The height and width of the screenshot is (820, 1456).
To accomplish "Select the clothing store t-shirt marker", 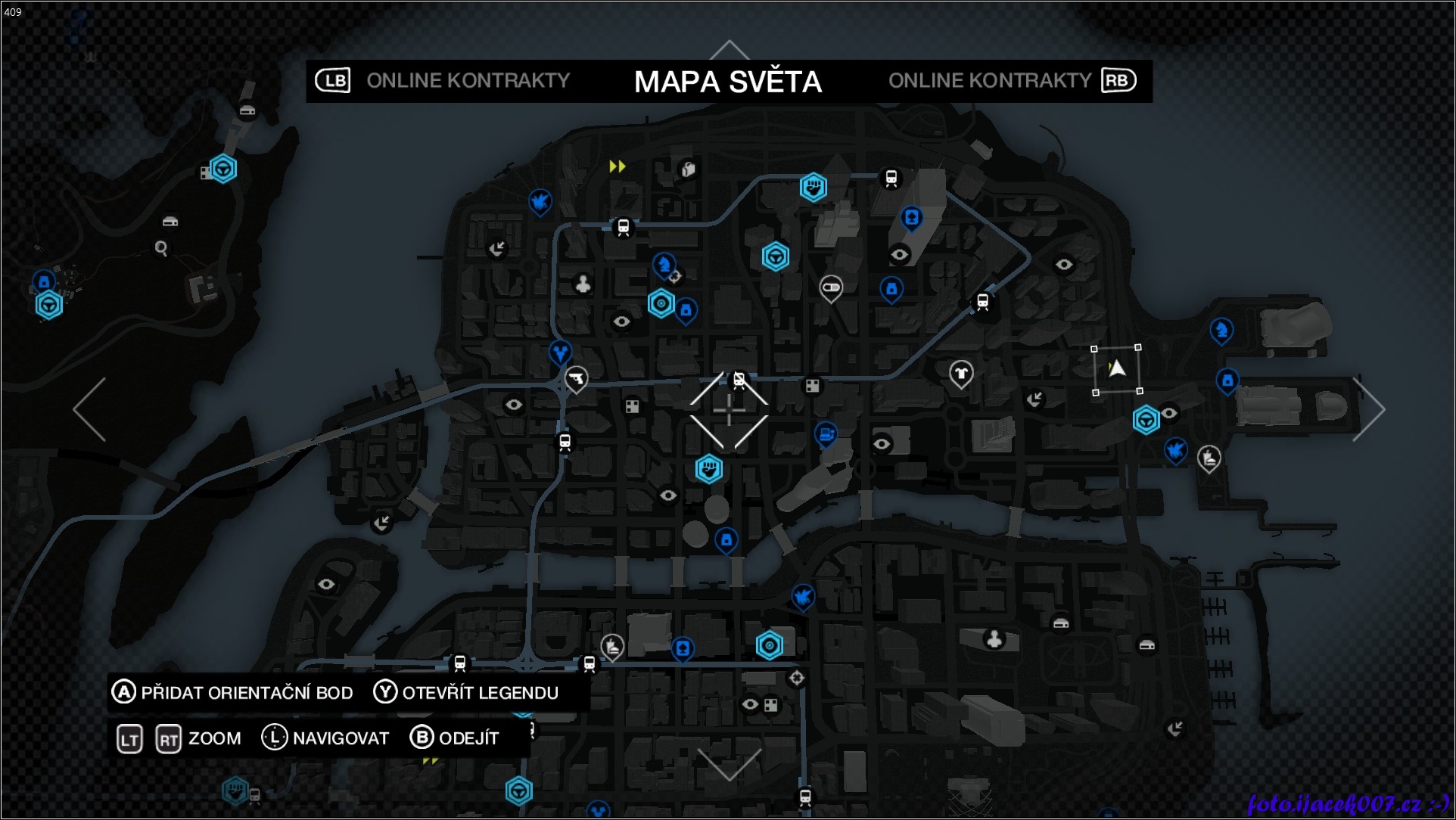I will pyautogui.click(x=961, y=372).
